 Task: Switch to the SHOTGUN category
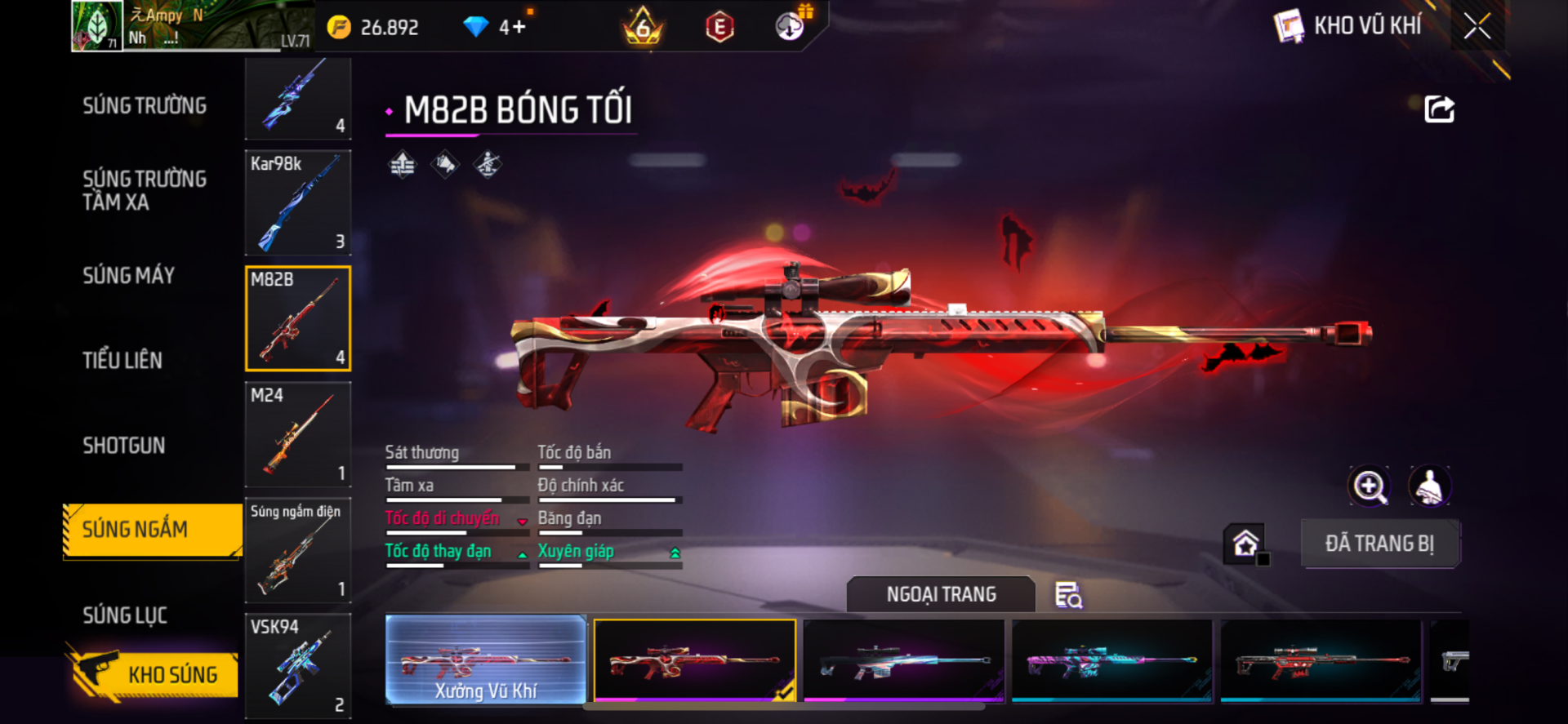coord(124,446)
